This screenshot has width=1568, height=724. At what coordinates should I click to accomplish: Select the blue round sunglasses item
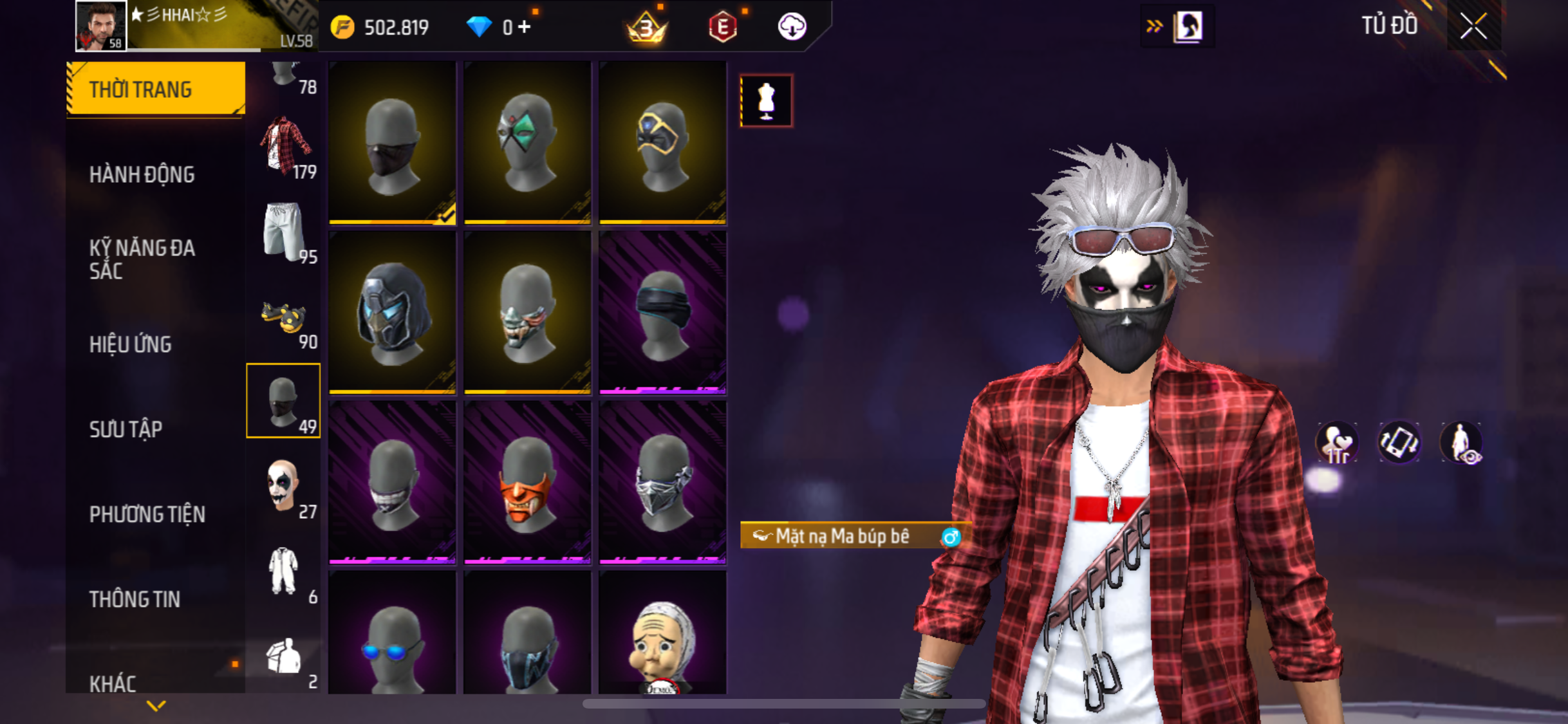(392, 637)
